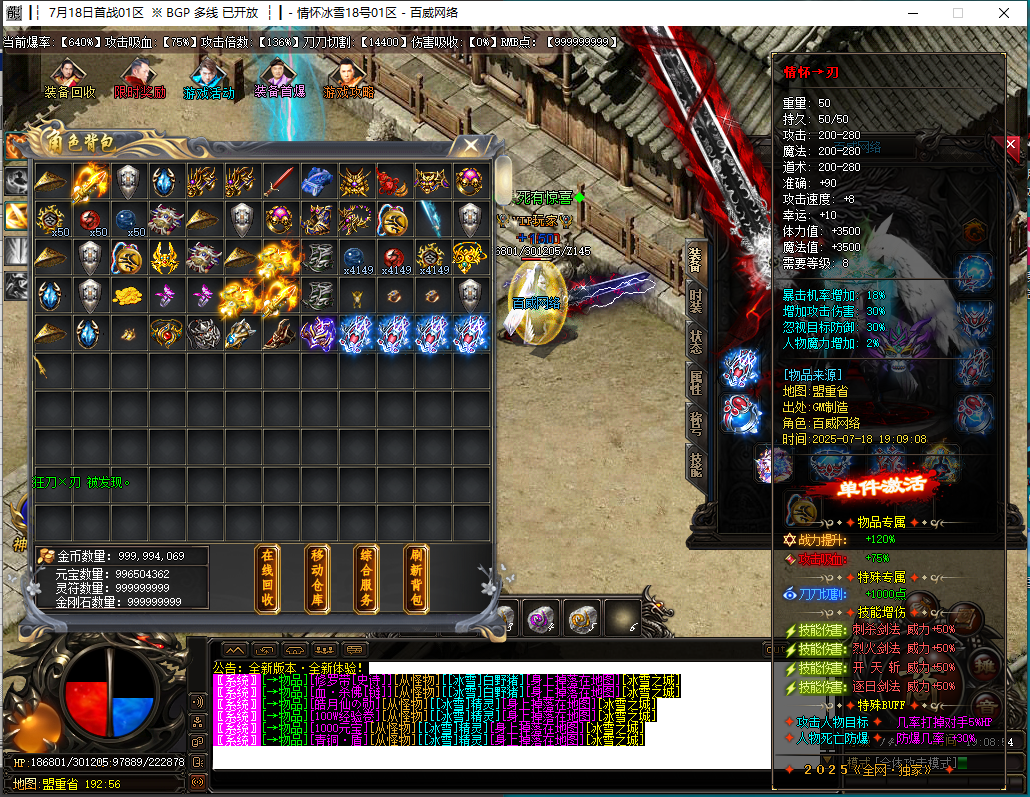Open the 游戏攻略 game guide icon
This screenshot has height=797, width=1030.
click(348, 78)
